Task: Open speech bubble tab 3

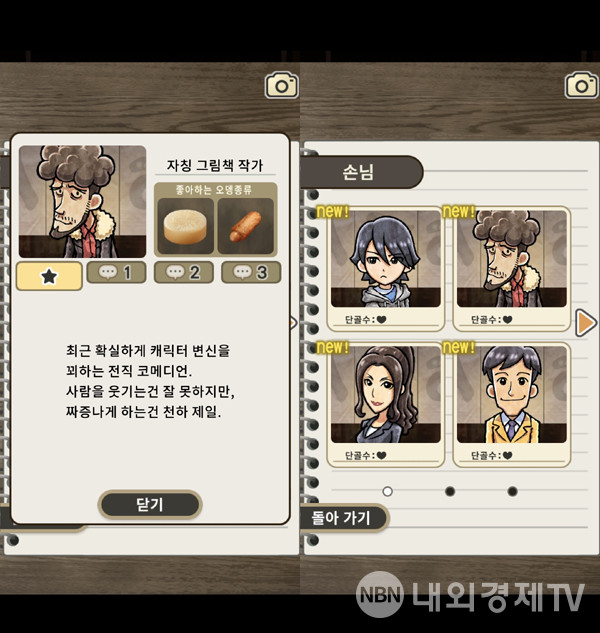Action: [250, 272]
